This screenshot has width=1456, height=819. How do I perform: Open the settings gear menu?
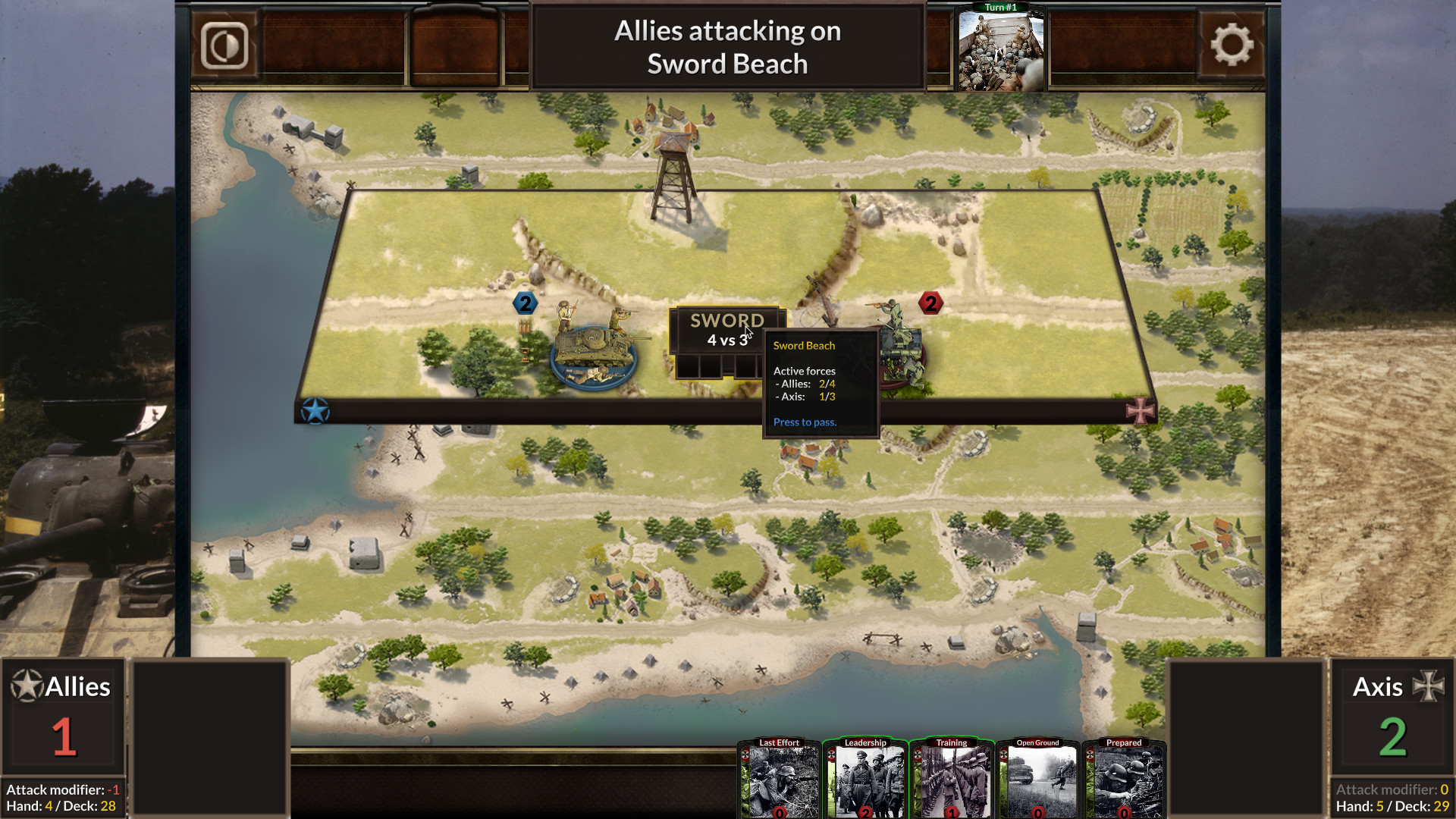(1233, 43)
